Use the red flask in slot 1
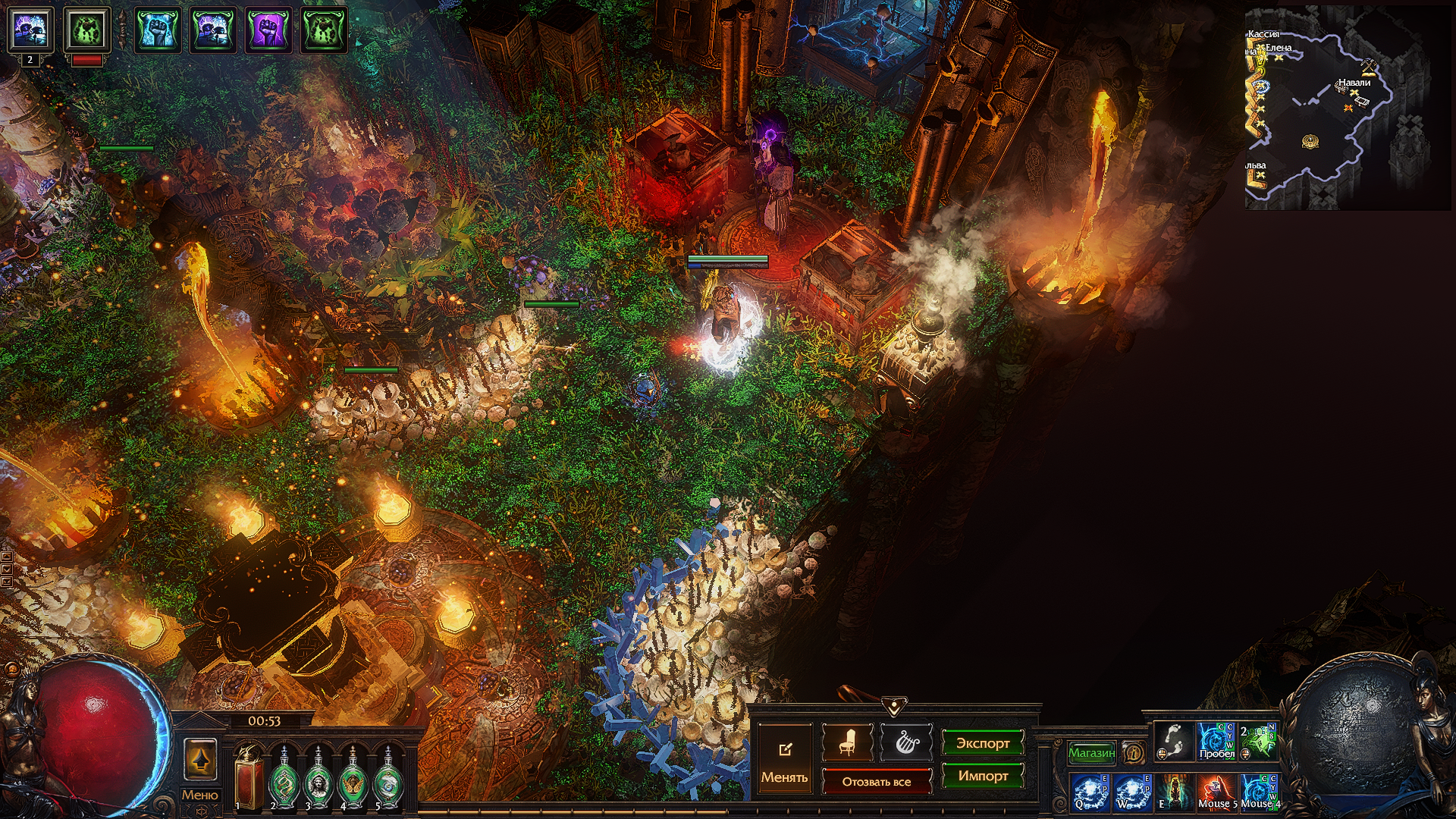 point(248,779)
